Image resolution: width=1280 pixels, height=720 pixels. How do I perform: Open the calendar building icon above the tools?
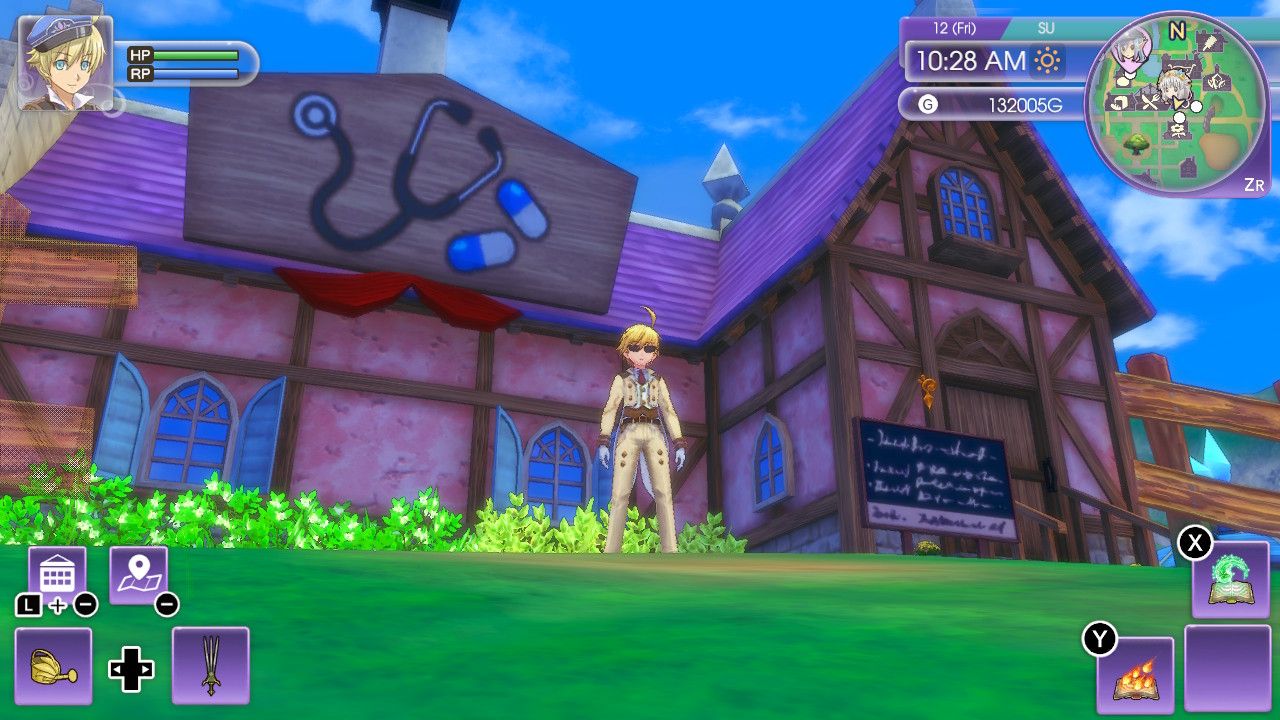coord(57,570)
